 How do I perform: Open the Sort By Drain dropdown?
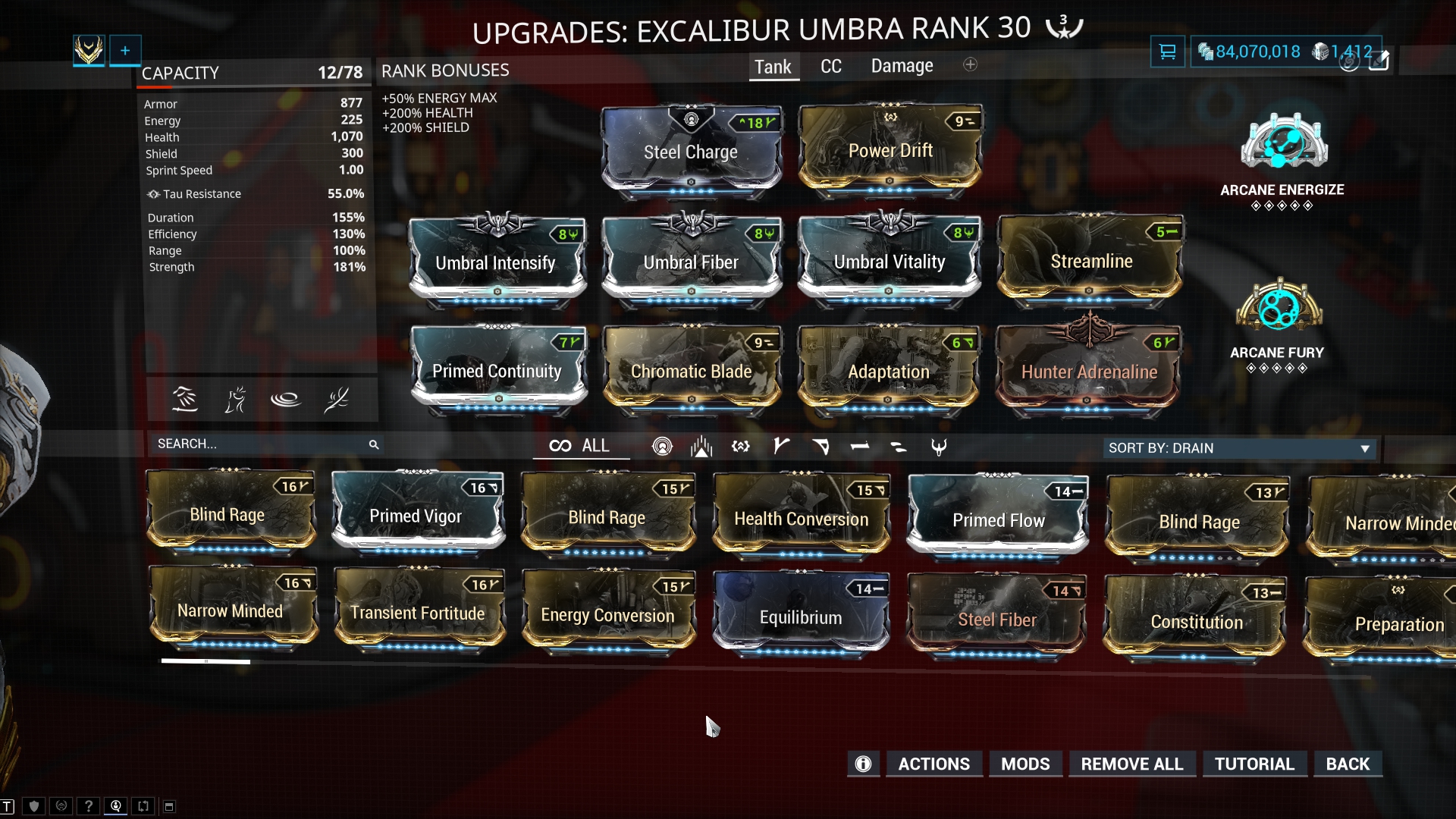(x=1239, y=448)
